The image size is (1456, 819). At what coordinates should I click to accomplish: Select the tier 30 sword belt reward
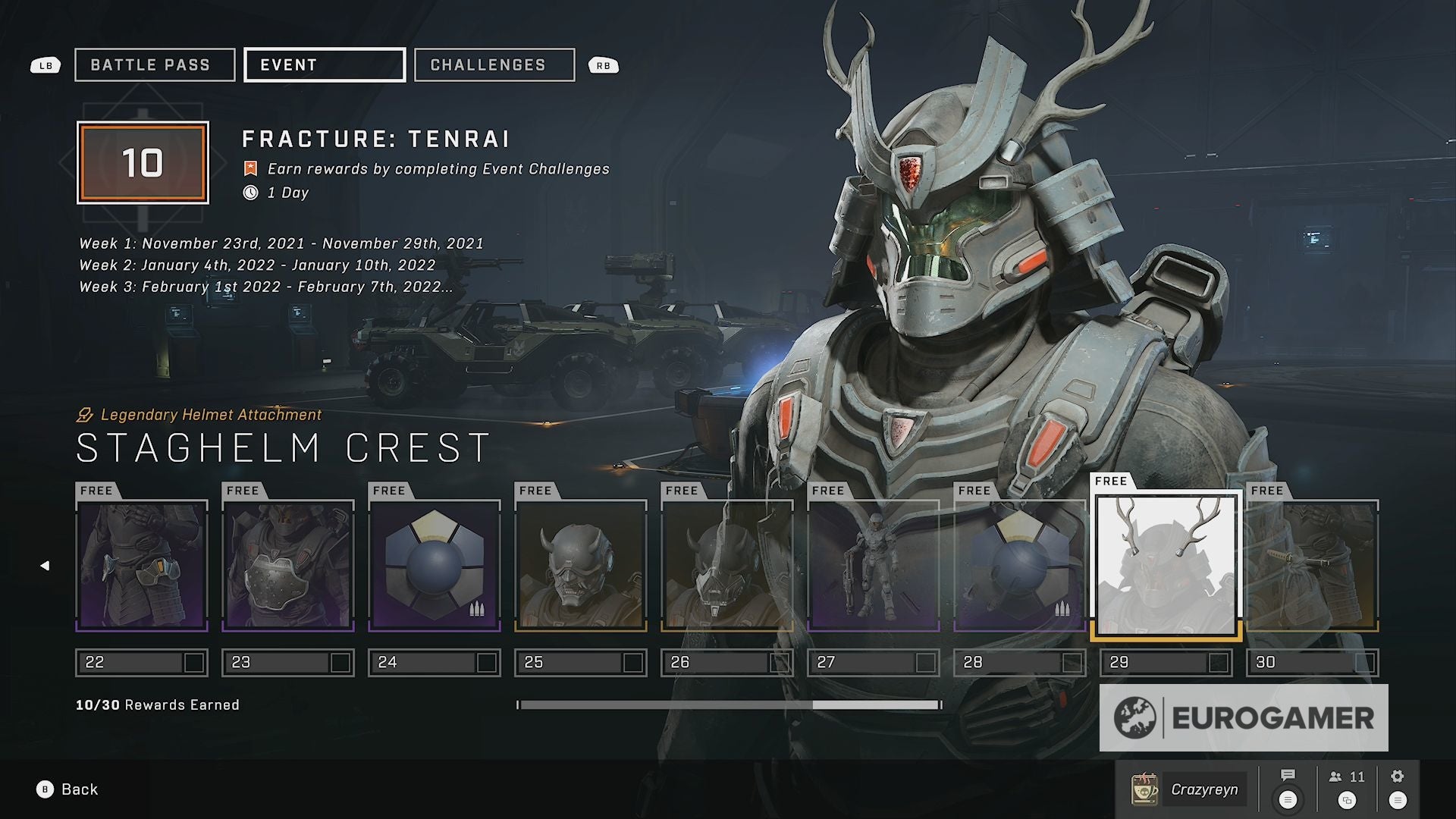click(1313, 566)
